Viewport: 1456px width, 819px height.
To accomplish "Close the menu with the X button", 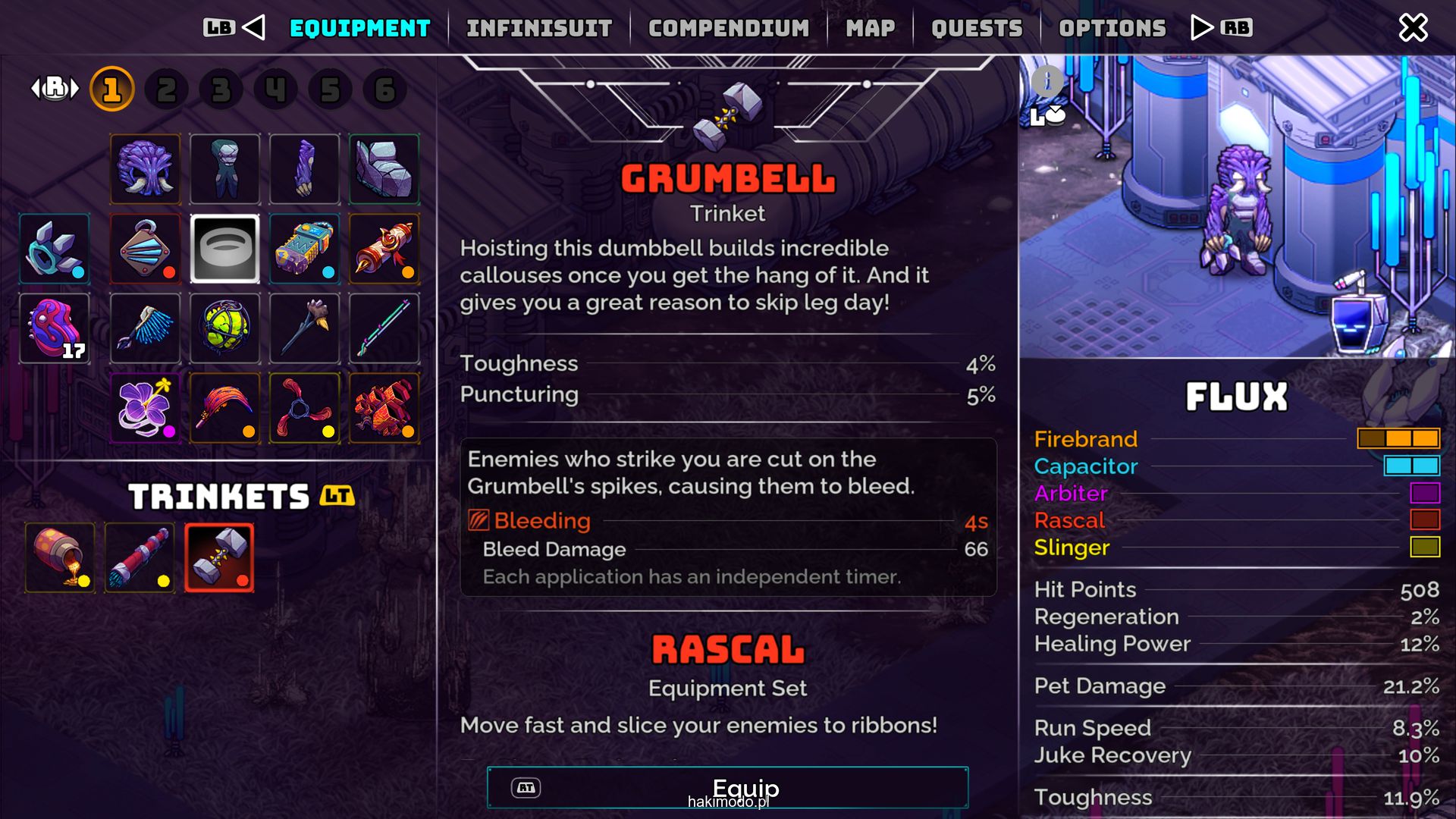I will (1413, 28).
